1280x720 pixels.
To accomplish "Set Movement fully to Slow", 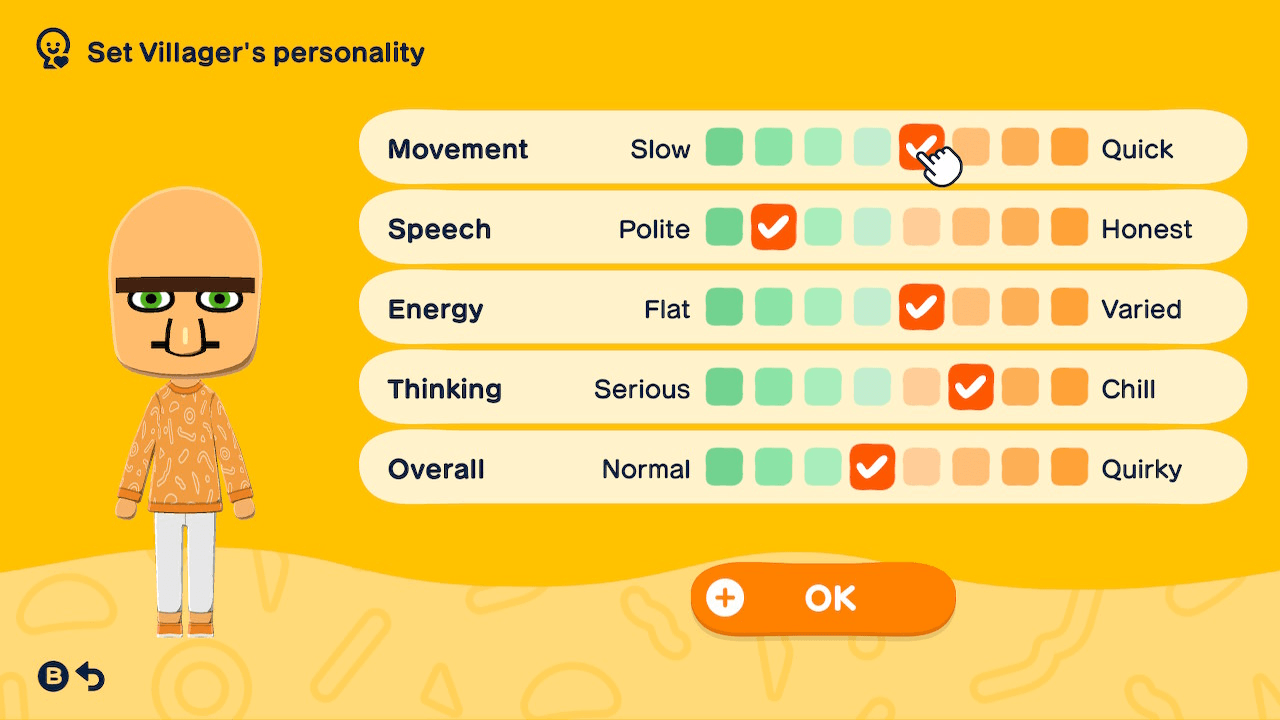I will pyautogui.click(x=724, y=147).
